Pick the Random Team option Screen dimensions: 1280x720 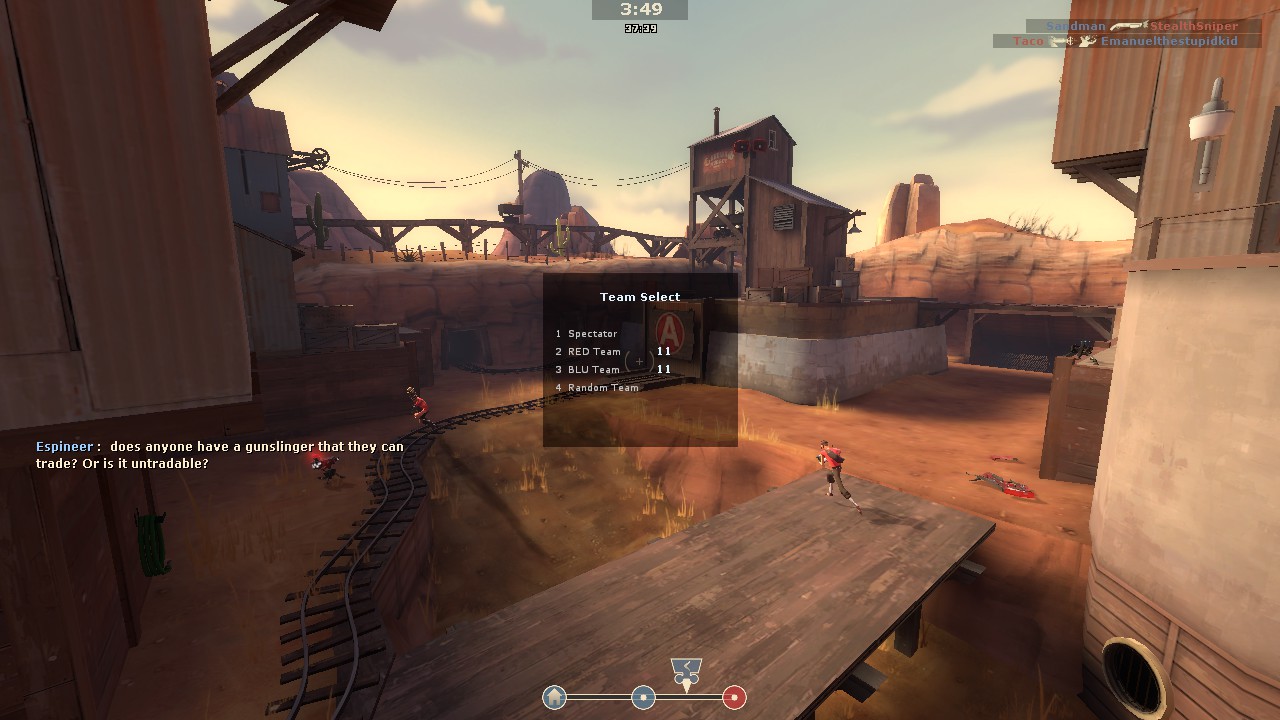point(603,388)
